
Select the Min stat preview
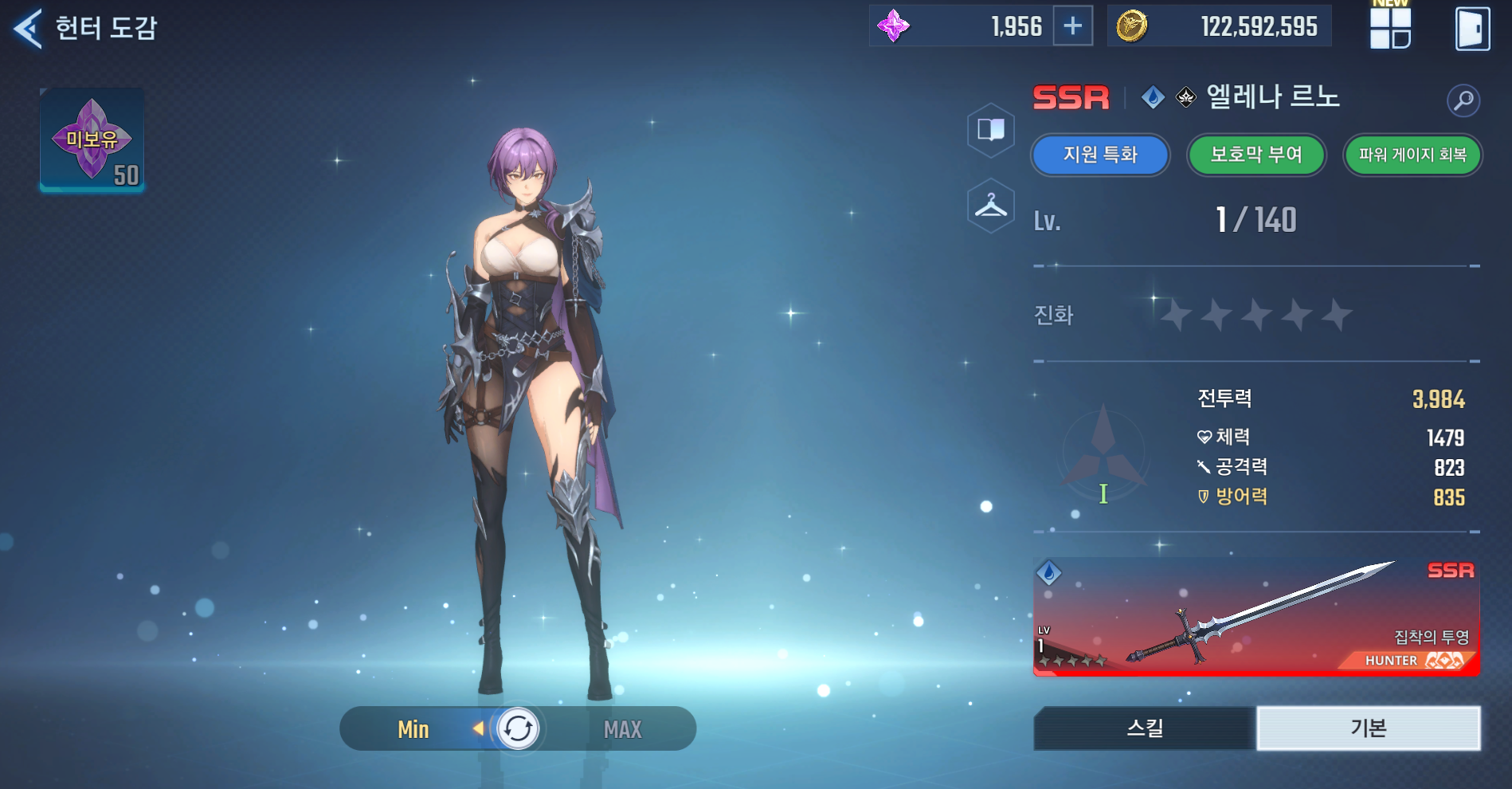pos(413,729)
